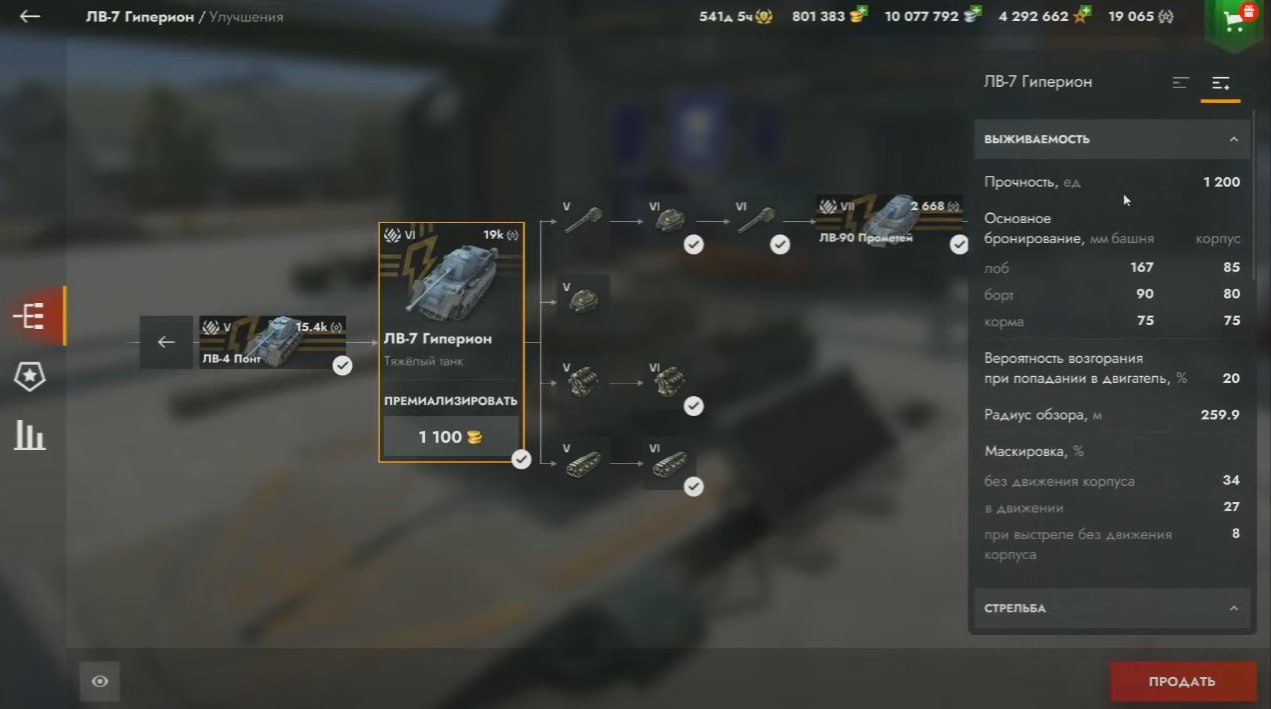Open the research tree sidebar tab
Viewport: 1271px width, 709px height.
30,316
